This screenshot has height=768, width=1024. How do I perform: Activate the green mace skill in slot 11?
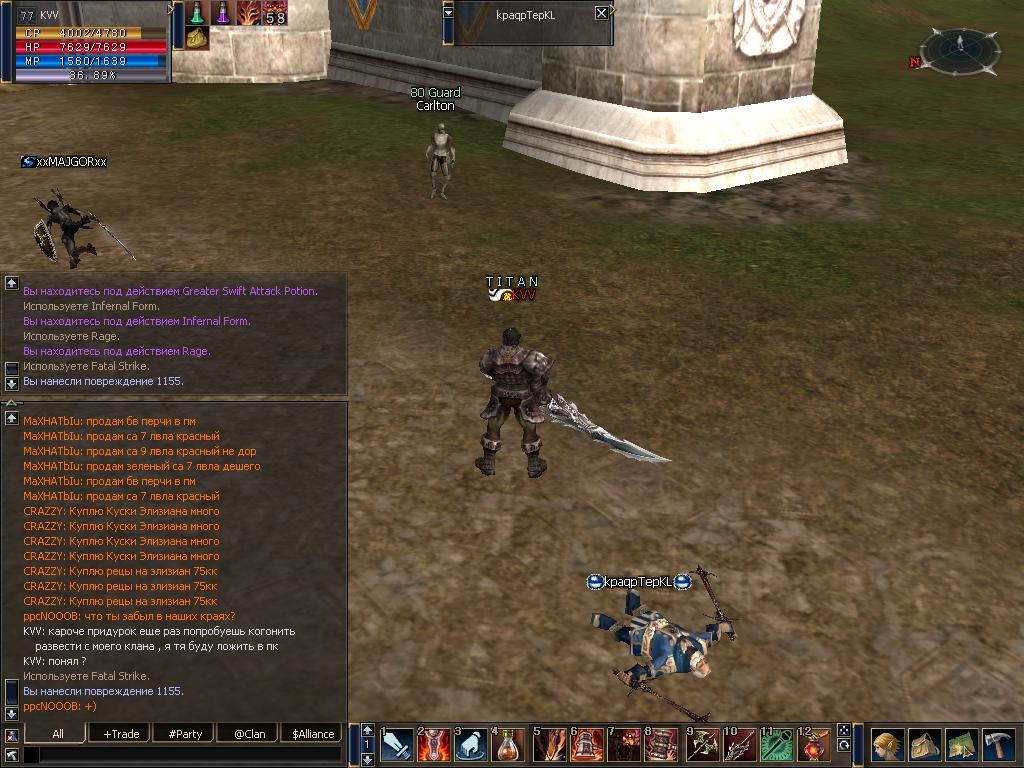click(778, 745)
